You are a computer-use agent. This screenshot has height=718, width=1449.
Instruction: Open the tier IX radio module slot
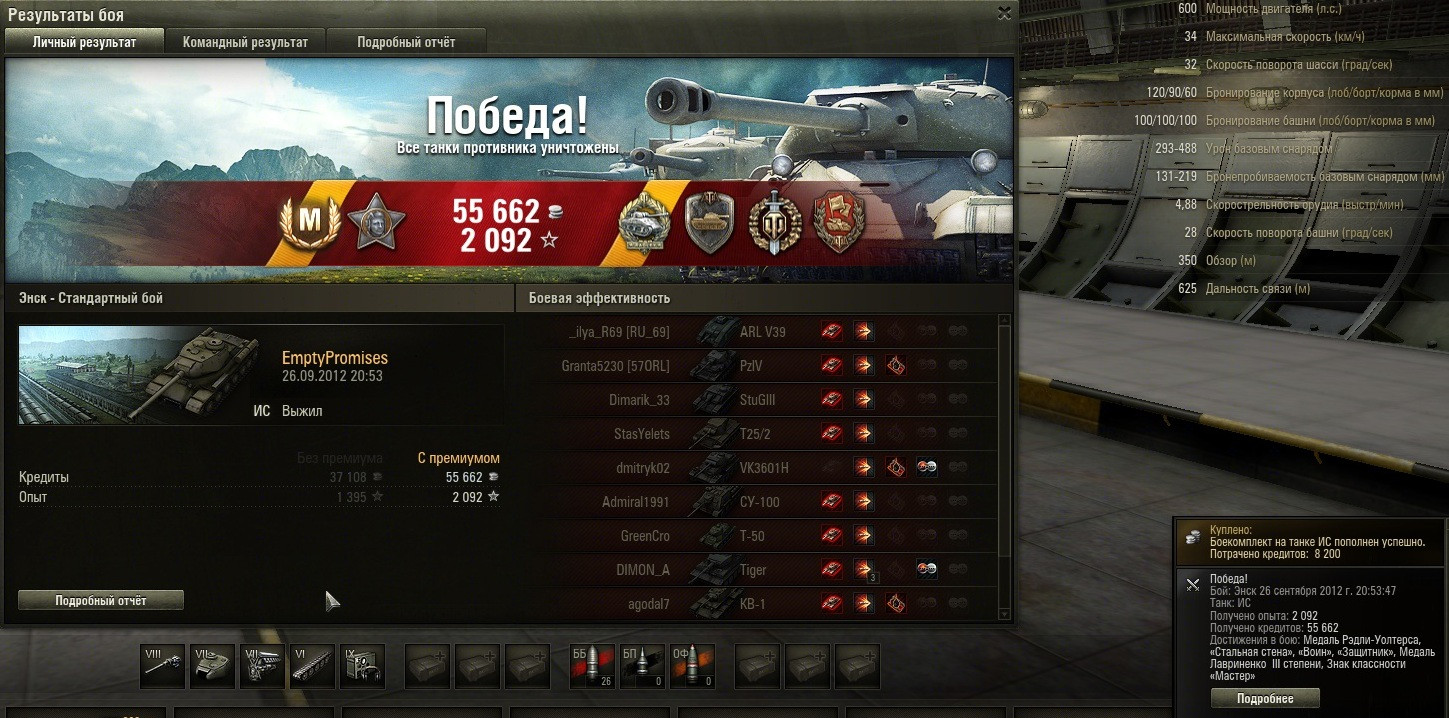pyautogui.click(x=362, y=666)
